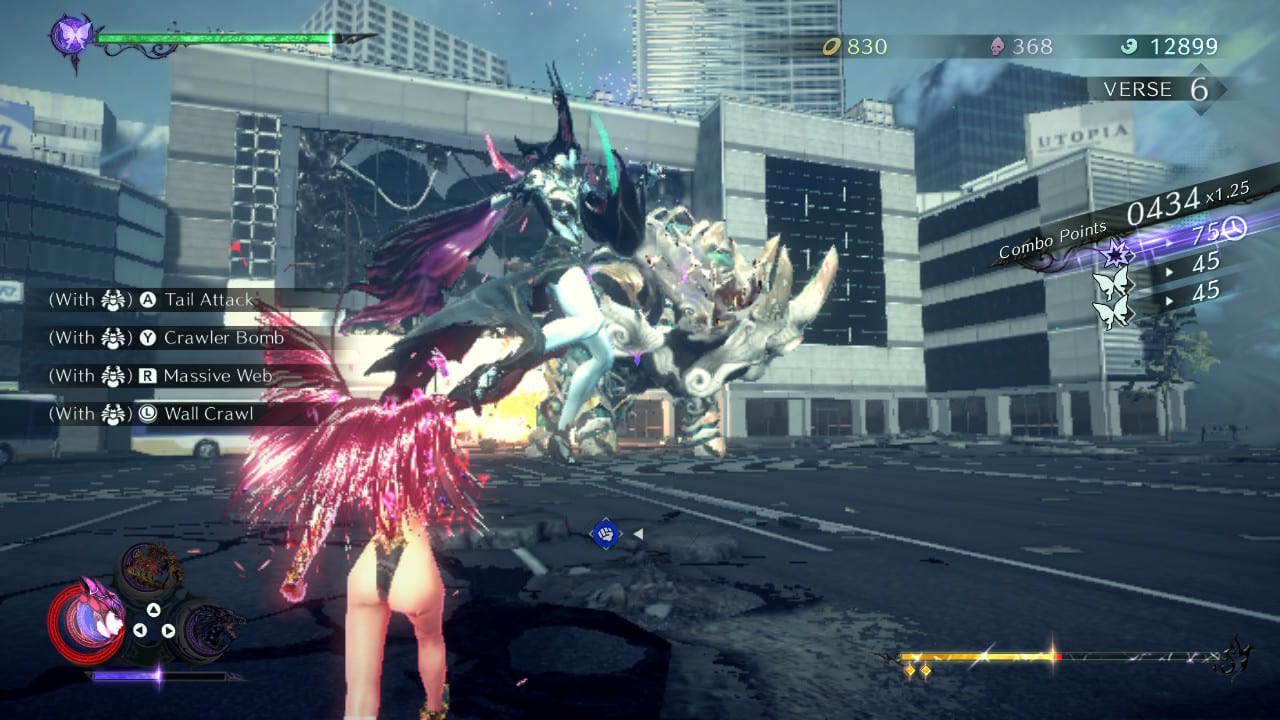Open the Combo Points panel header

(x=1051, y=239)
